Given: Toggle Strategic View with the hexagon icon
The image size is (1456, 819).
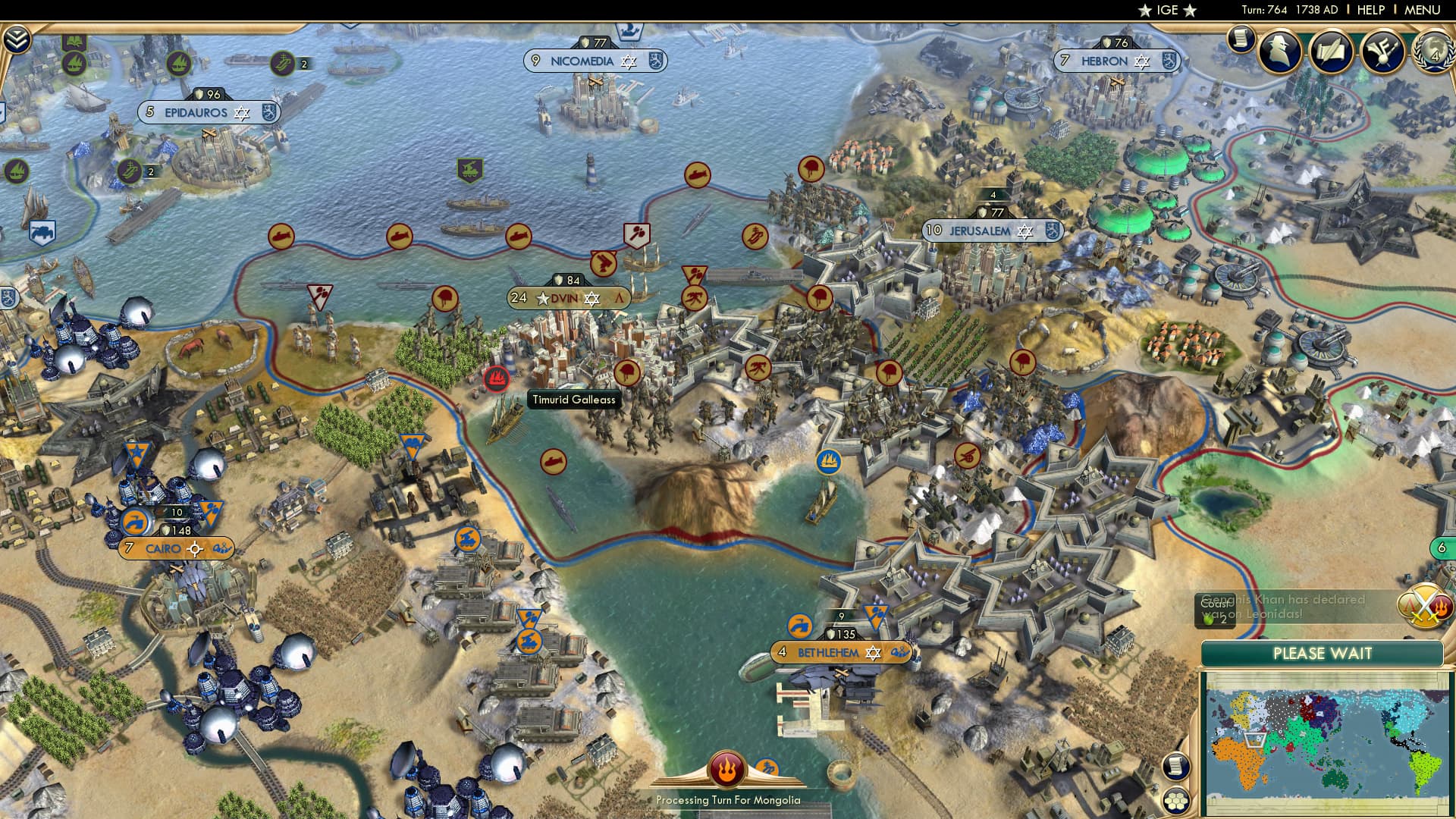Looking at the screenshot, I should tap(1177, 799).
